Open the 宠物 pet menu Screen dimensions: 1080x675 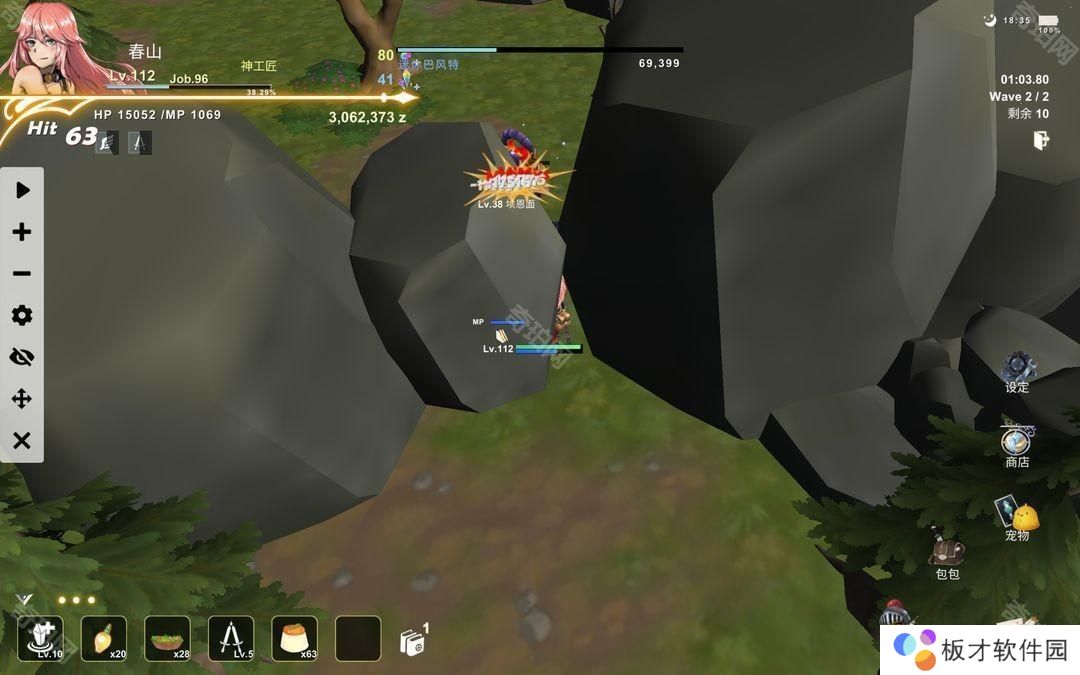[x=1018, y=516]
